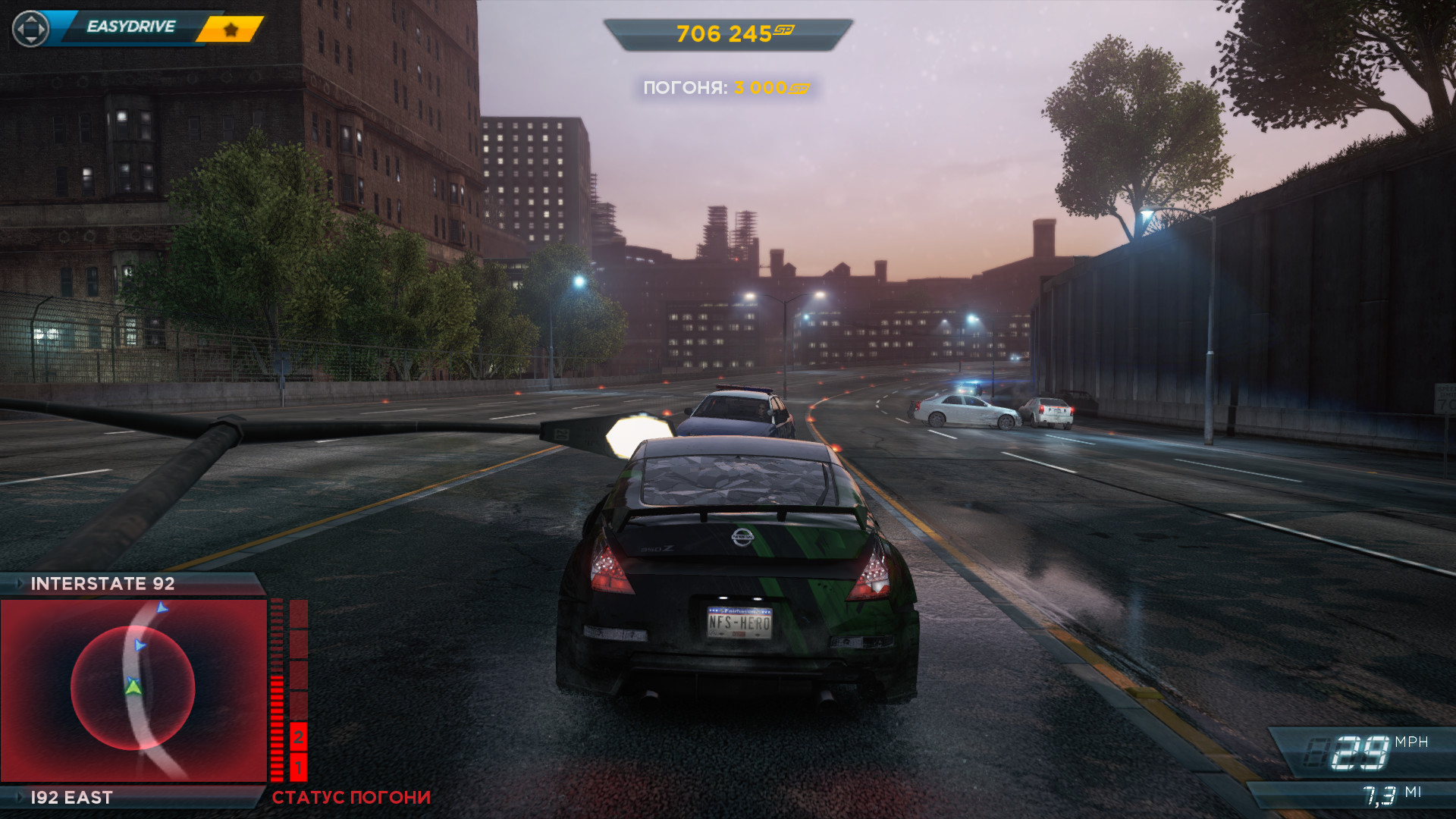Open the EasyDrive menu
The height and width of the screenshot is (819, 1456).
point(130,27)
